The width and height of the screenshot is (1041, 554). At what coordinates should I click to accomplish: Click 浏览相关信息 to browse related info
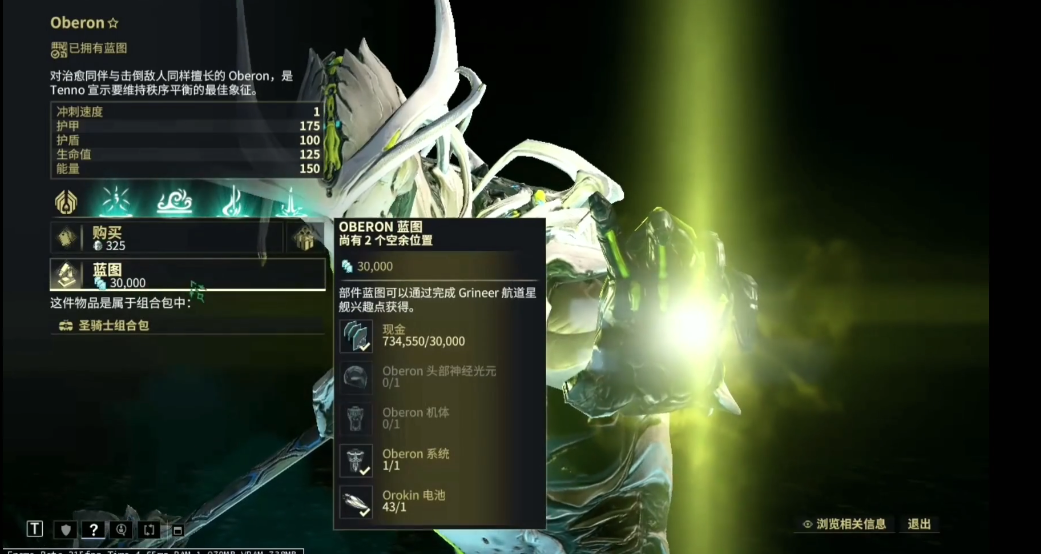(x=844, y=524)
